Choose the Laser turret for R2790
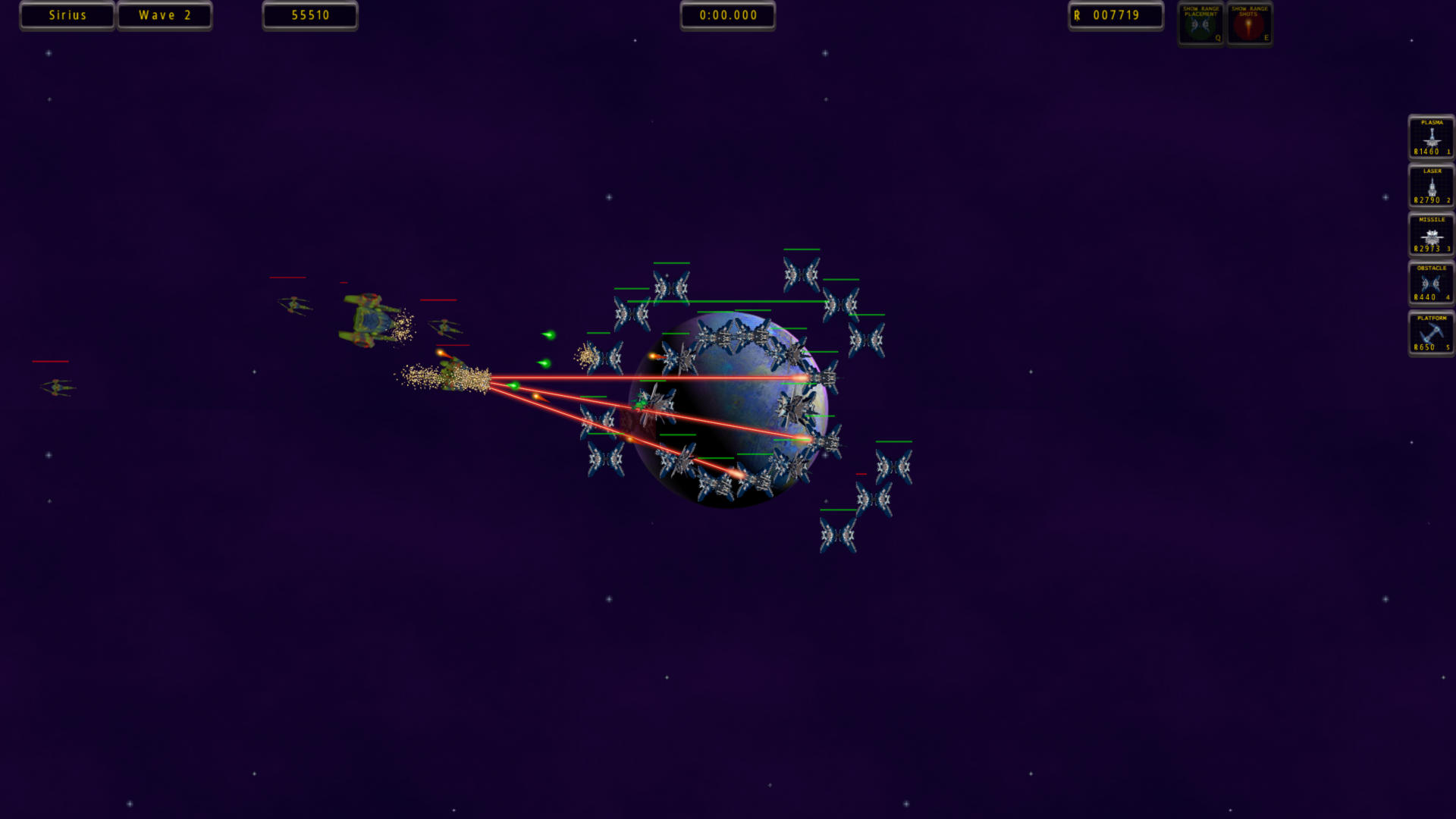This screenshot has width=1456, height=819. (x=1431, y=186)
